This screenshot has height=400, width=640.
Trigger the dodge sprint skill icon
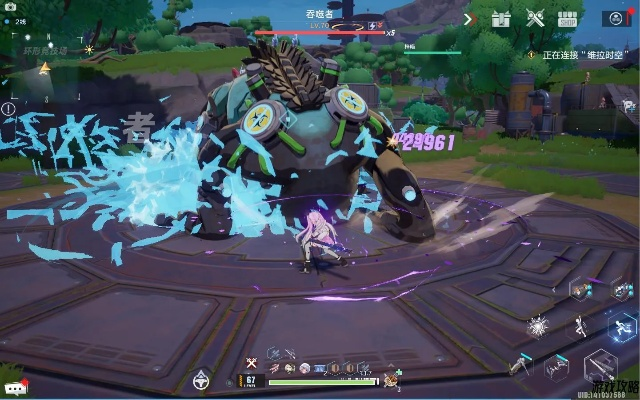pyautogui.click(x=623, y=325)
